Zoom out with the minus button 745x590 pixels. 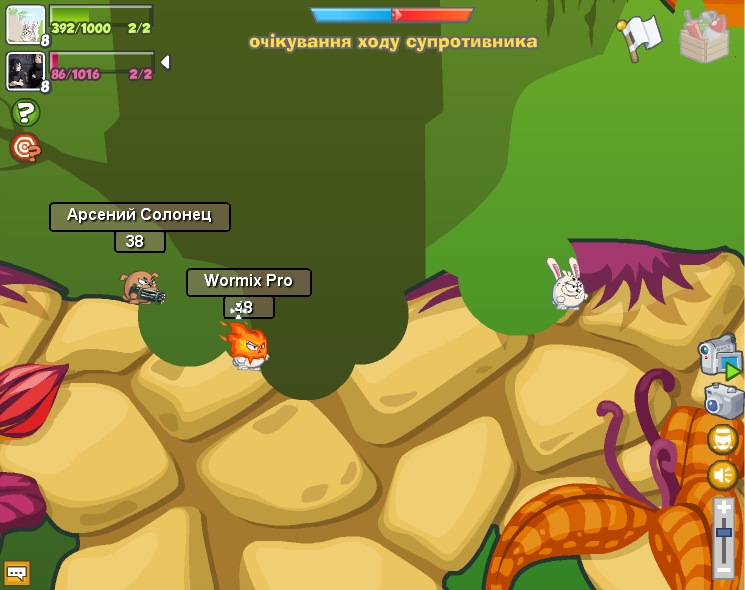tap(724, 570)
